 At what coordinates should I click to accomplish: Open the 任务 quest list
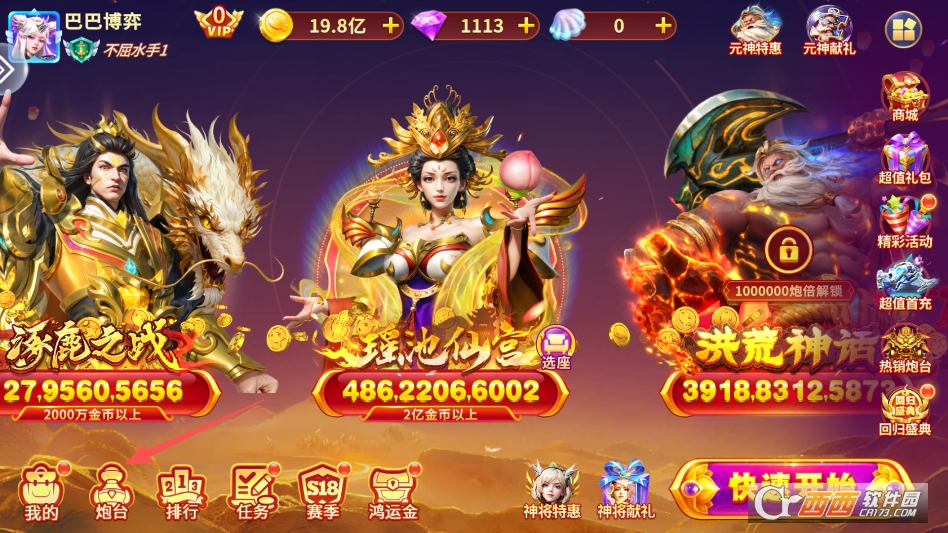click(x=252, y=492)
